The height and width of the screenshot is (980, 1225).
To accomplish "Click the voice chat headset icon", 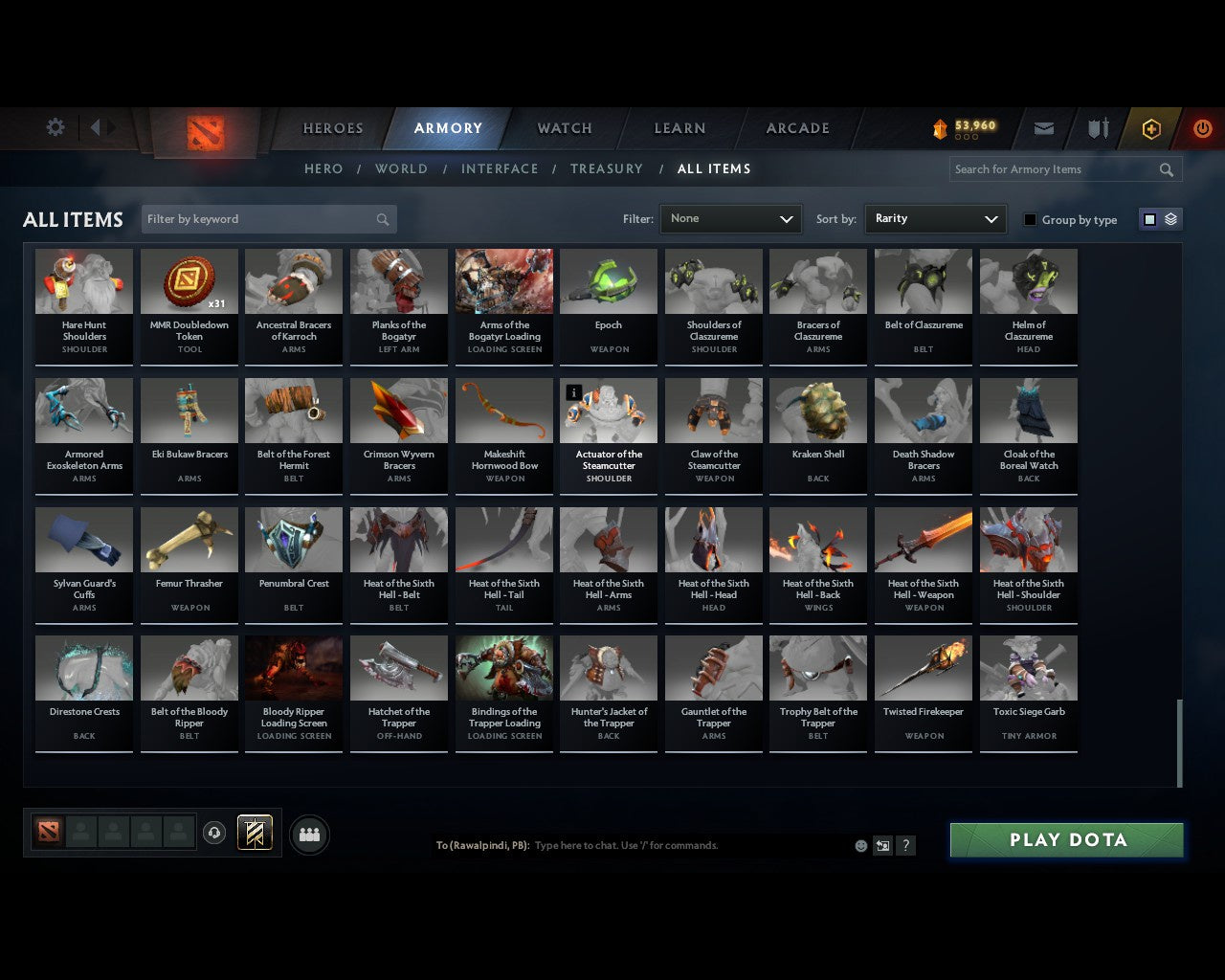I will pyautogui.click(x=214, y=833).
